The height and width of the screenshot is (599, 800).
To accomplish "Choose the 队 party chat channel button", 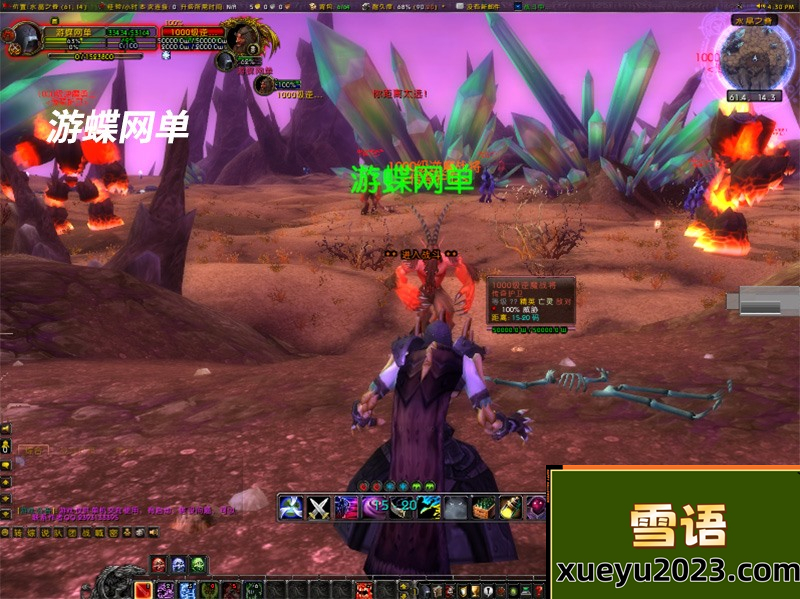I will click(57, 533).
